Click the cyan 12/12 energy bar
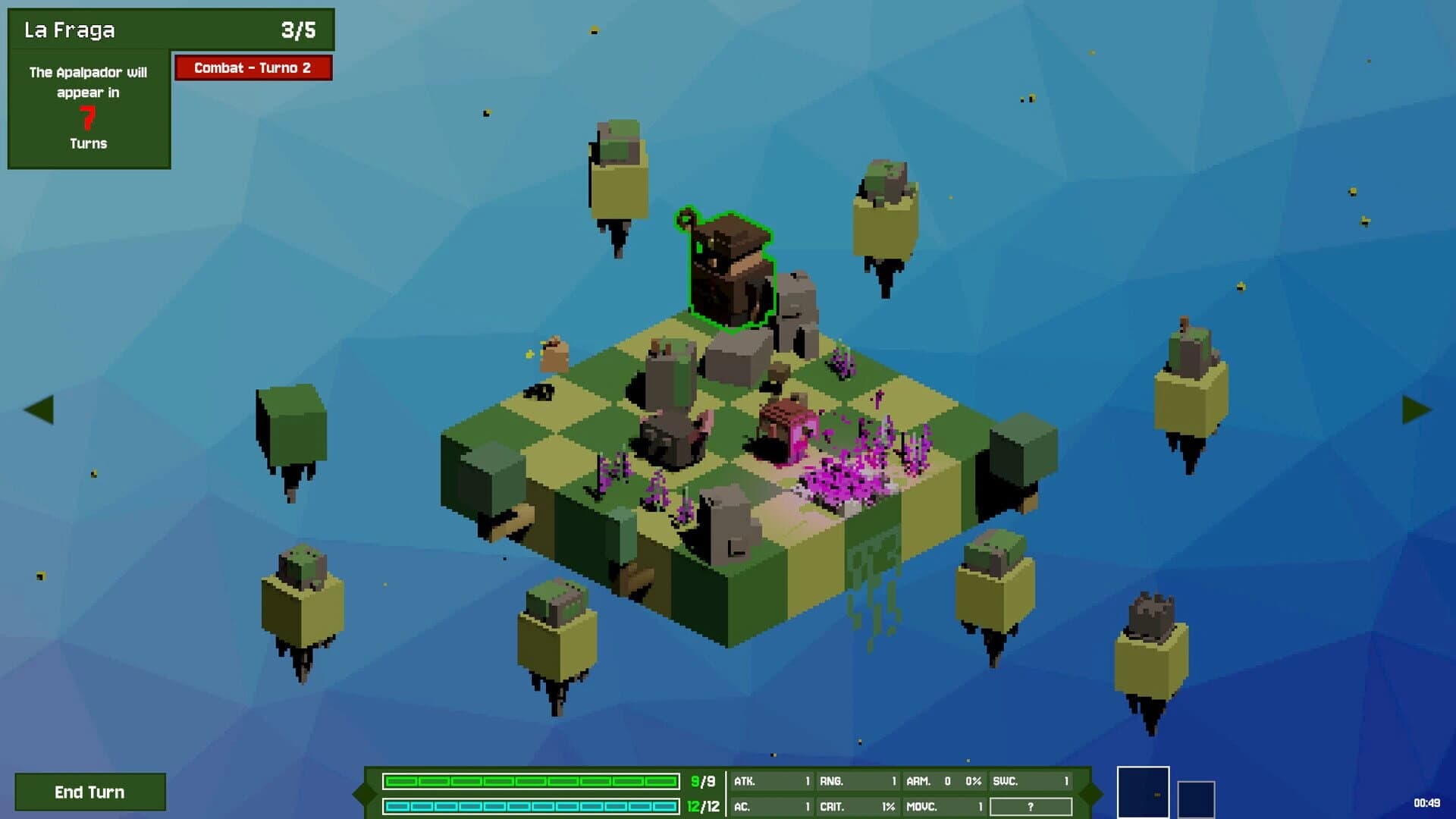Image resolution: width=1456 pixels, height=819 pixels. point(531,806)
